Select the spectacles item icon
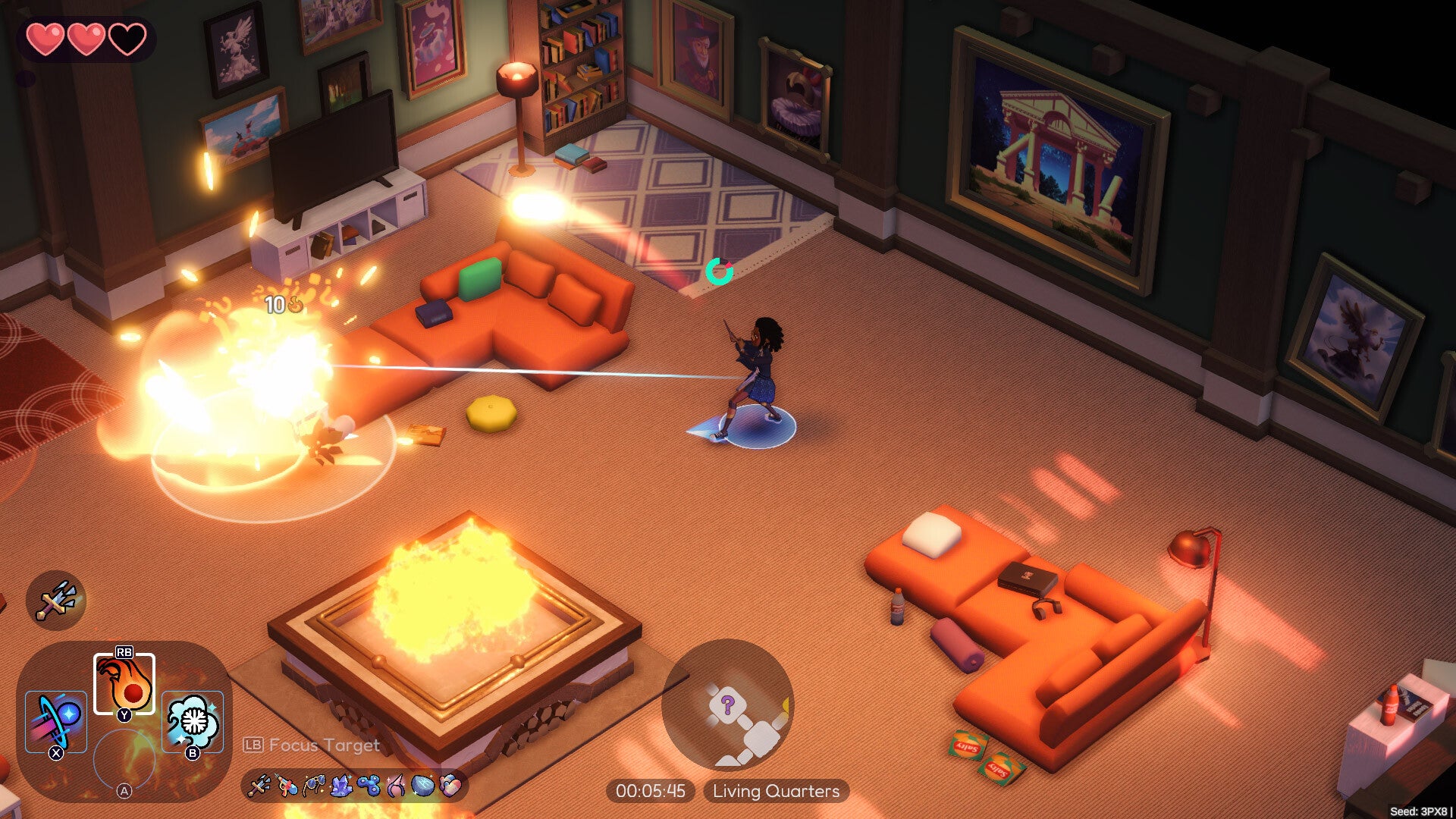Image resolution: width=1456 pixels, height=819 pixels. (313, 786)
